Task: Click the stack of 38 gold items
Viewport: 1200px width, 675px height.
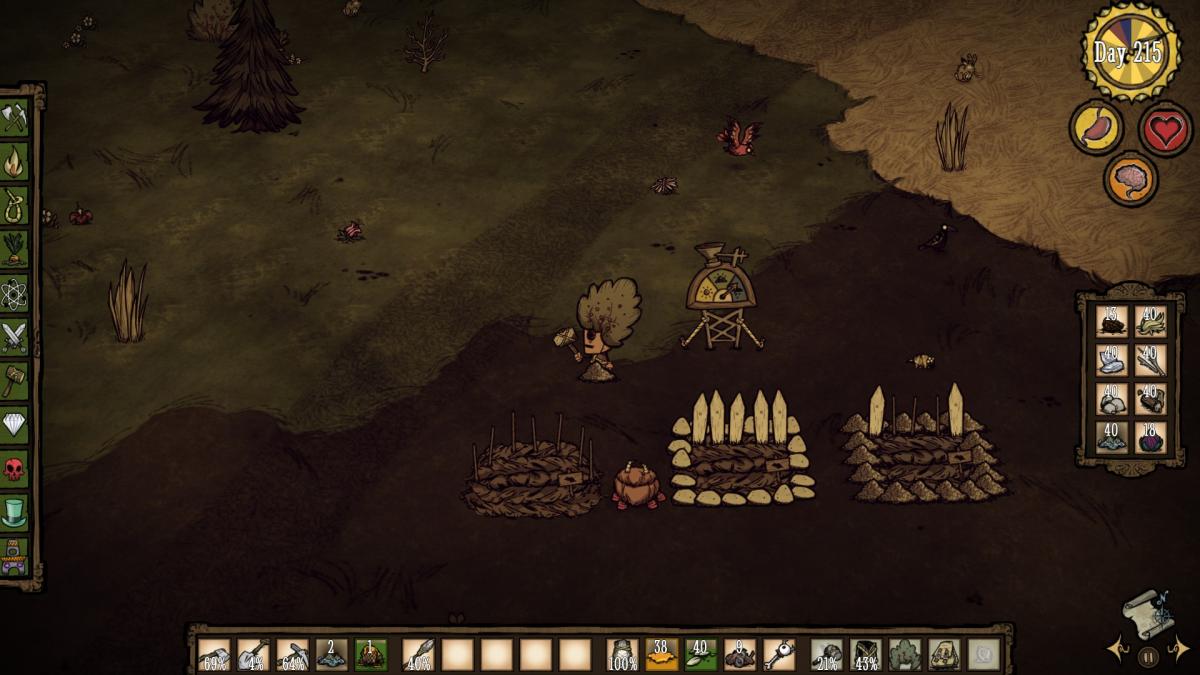Action: click(662, 654)
